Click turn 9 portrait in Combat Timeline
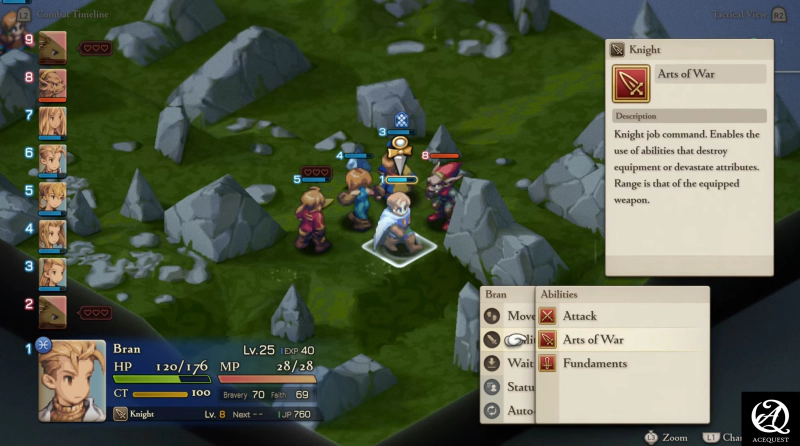Viewport: 800px width, 446px height. pos(52,46)
